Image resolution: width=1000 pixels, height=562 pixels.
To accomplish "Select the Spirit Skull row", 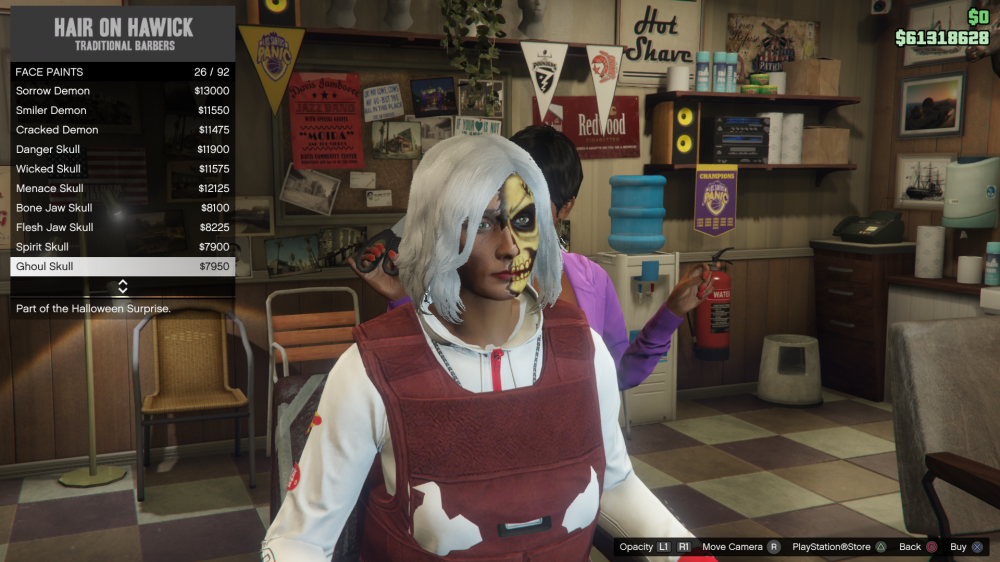I will pyautogui.click(x=122, y=247).
